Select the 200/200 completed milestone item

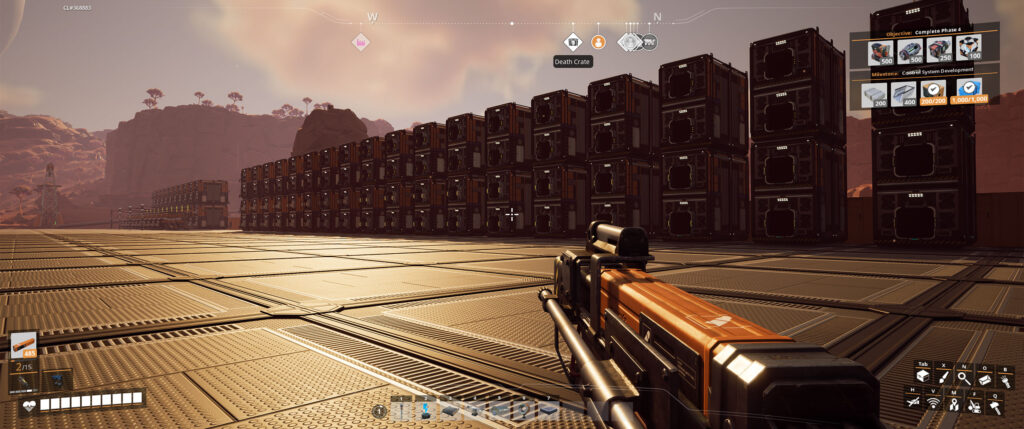[x=933, y=94]
